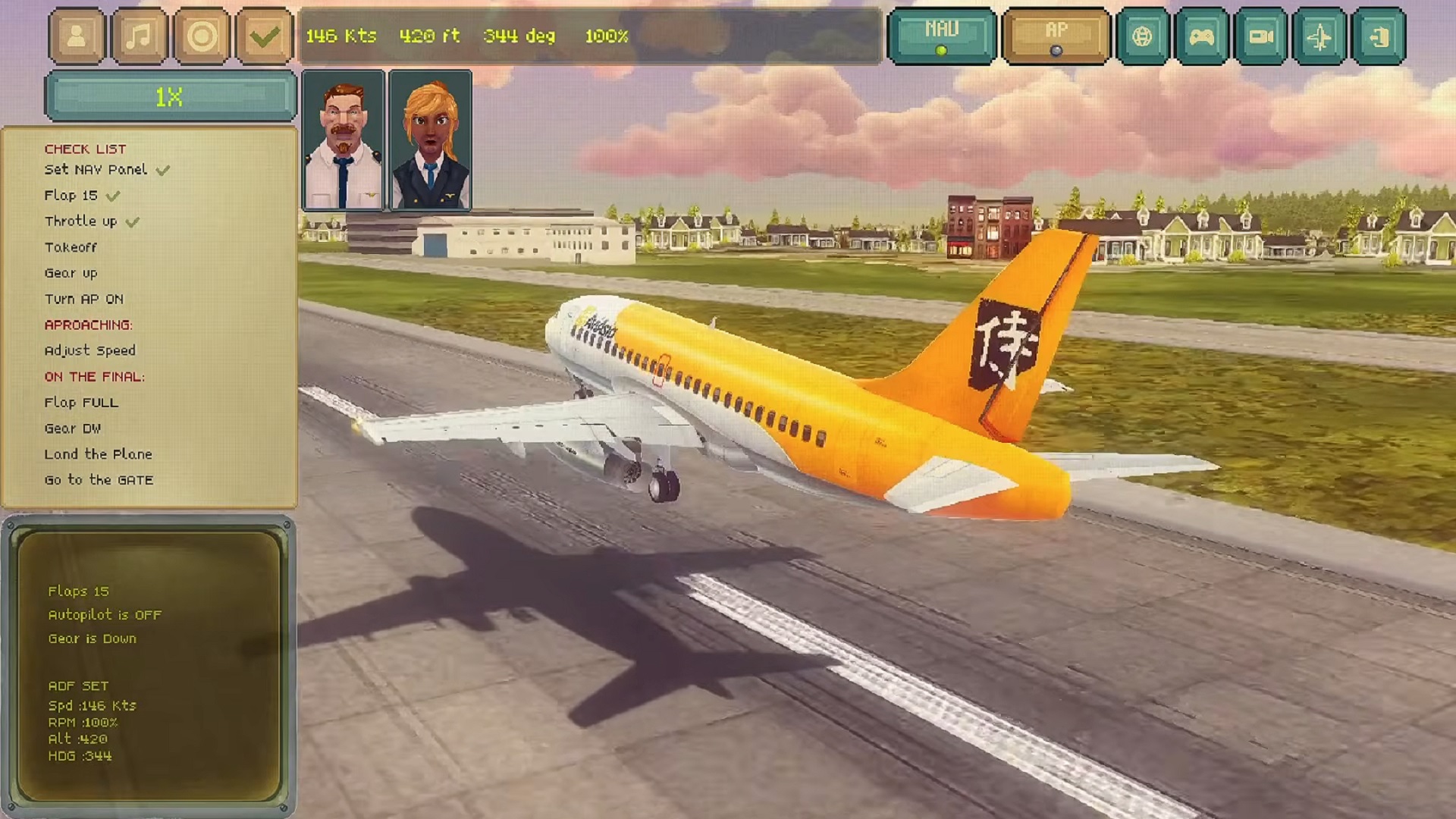The image size is (1456, 819).
Task: Open the gamepad controls icon
Action: tap(1204, 34)
